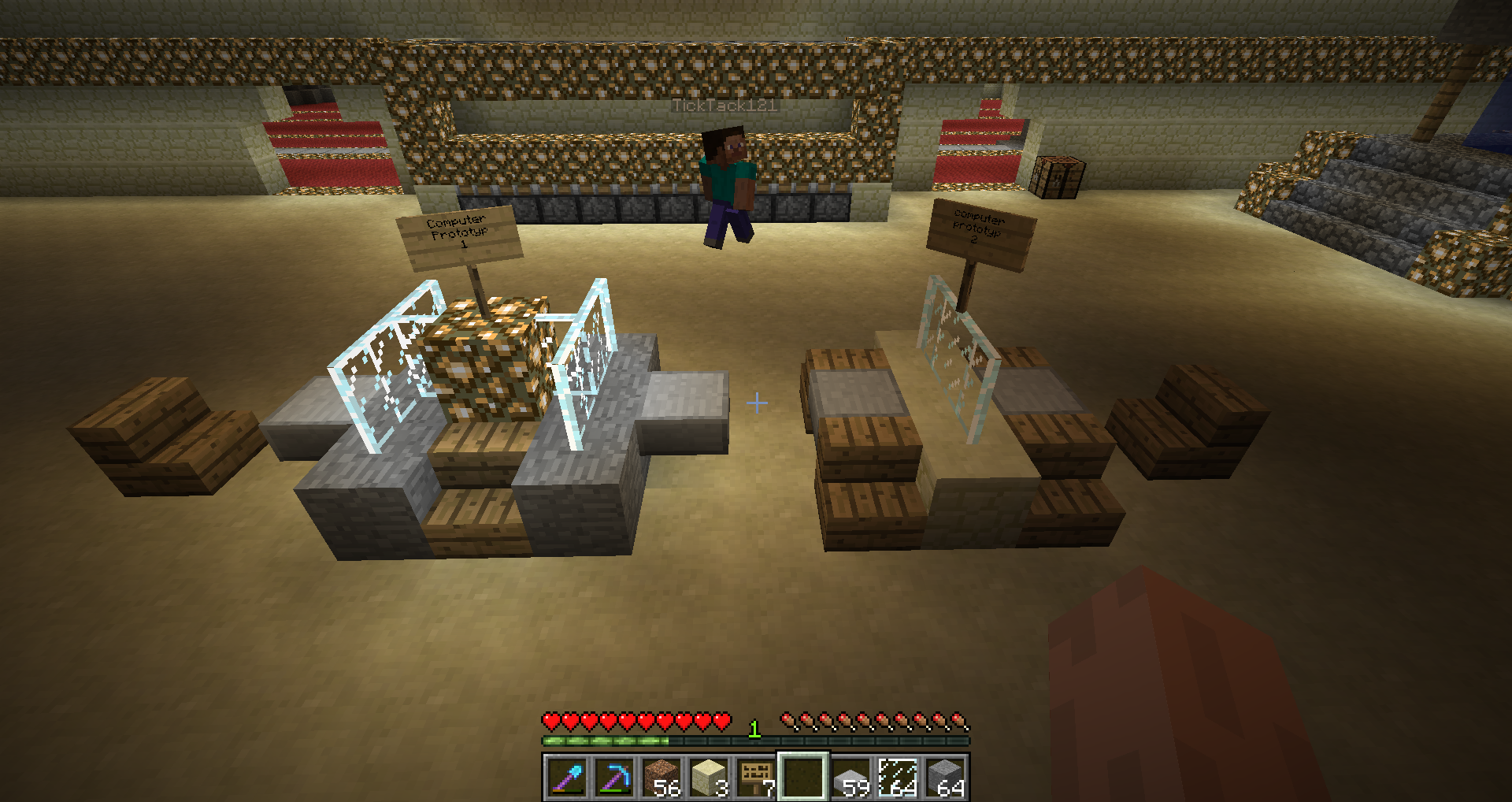Select the enchanted diamond shovel slot
The width and height of the screenshot is (1512, 802).
coord(567,778)
